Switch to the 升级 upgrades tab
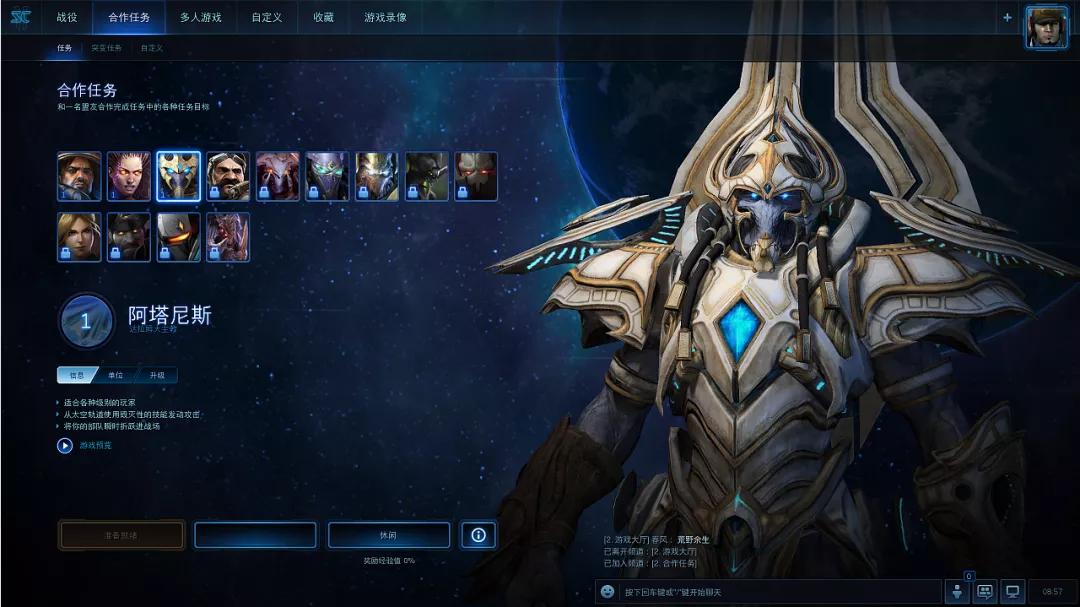 157,376
